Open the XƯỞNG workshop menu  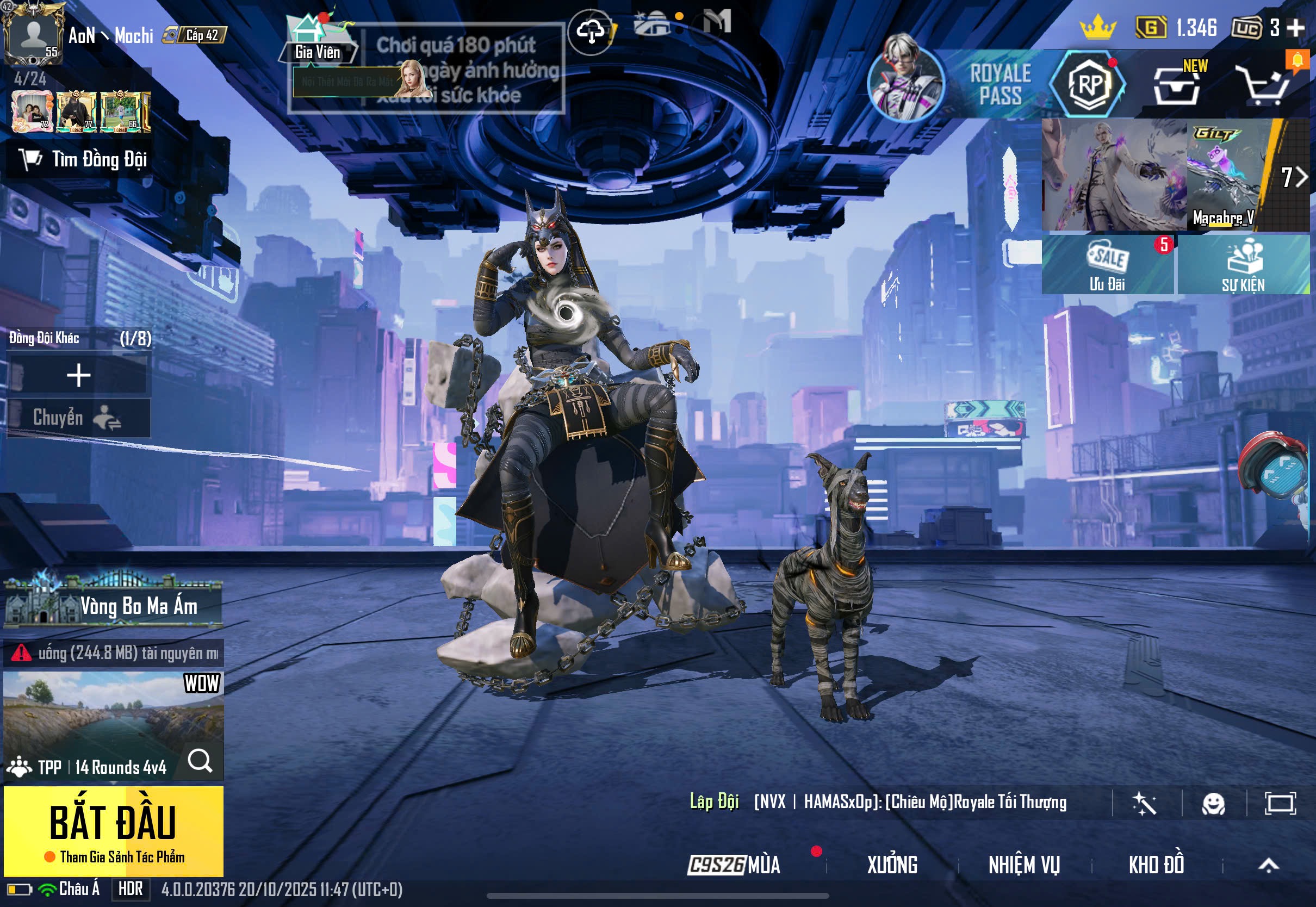point(892,865)
